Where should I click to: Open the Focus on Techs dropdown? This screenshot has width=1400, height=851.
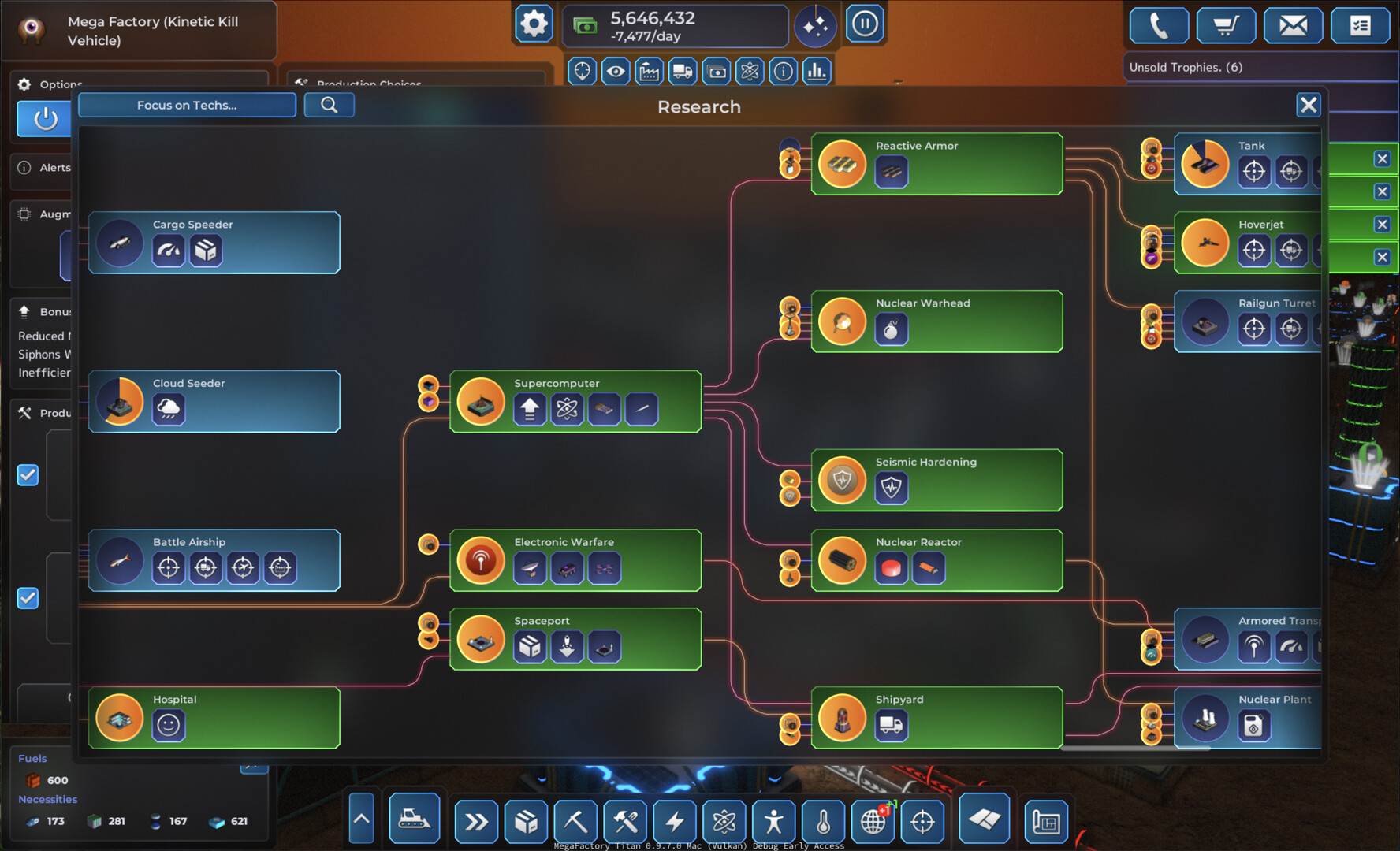[x=187, y=105]
